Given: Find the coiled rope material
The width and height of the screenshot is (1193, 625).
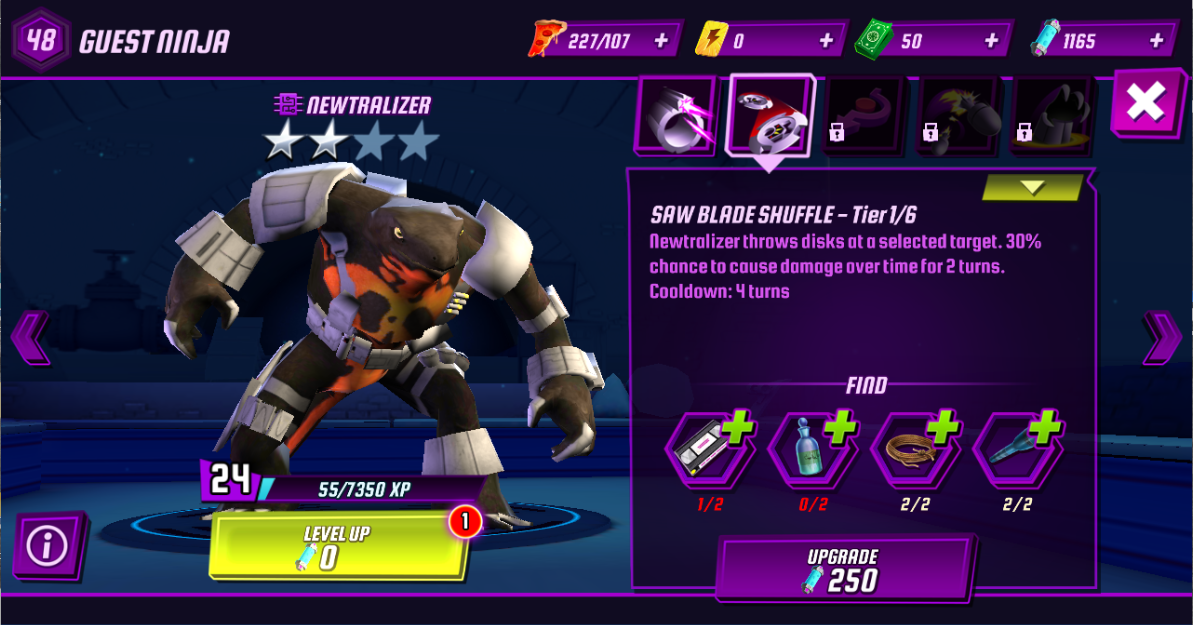Looking at the screenshot, I should (x=915, y=451).
